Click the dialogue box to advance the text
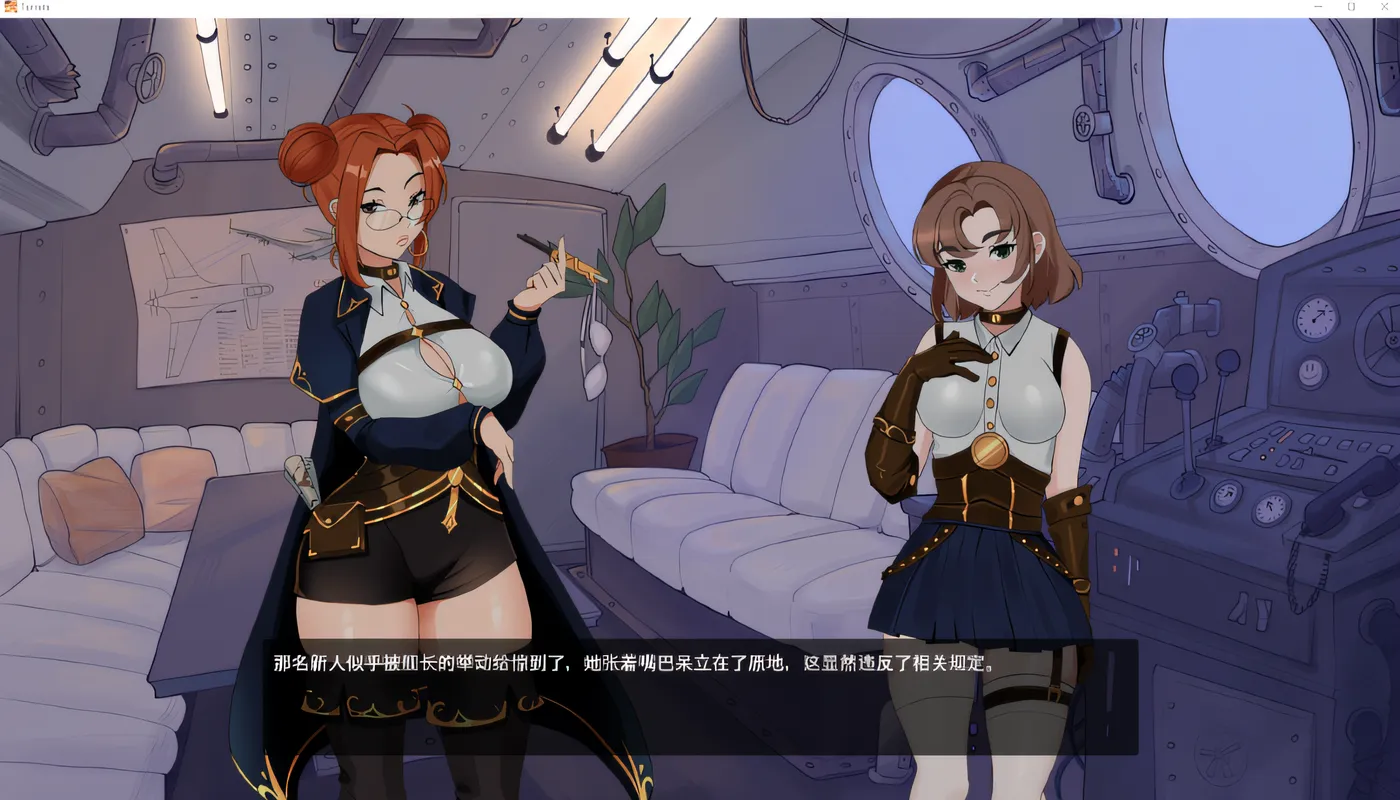Viewport: 1400px width, 800px height. [x=700, y=695]
